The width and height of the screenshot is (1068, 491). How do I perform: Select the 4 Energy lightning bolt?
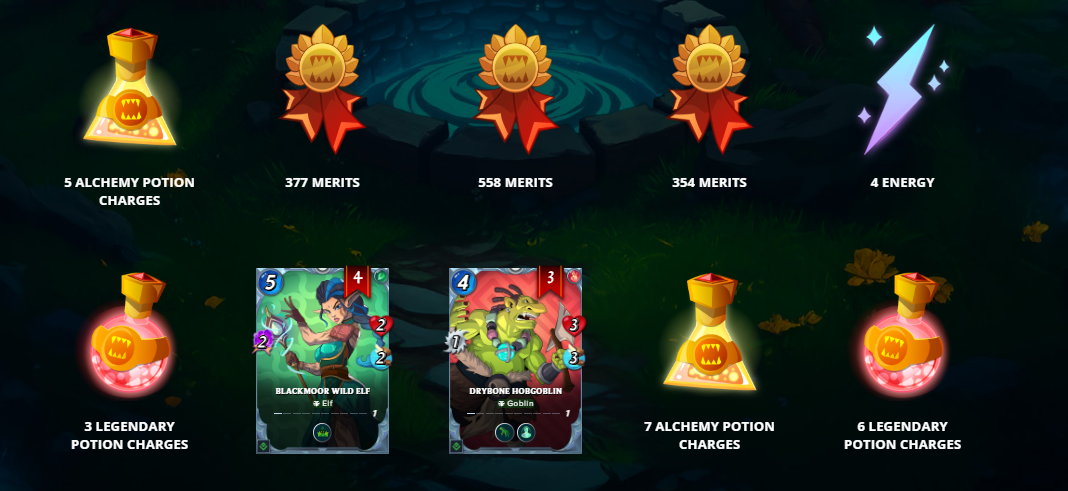[x=903, y=90]
